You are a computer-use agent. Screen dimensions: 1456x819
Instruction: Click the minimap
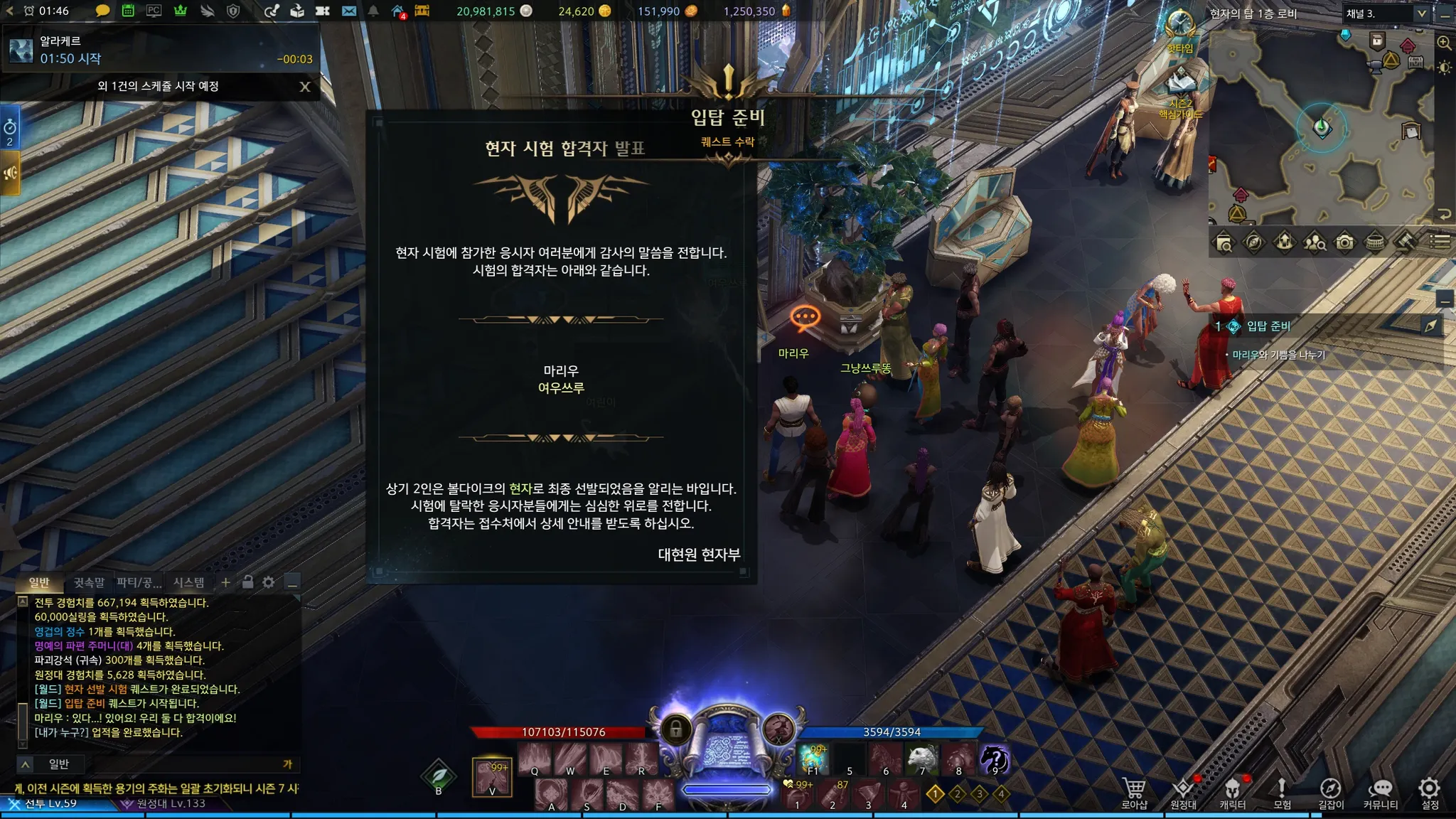(x=1321, y=128)
